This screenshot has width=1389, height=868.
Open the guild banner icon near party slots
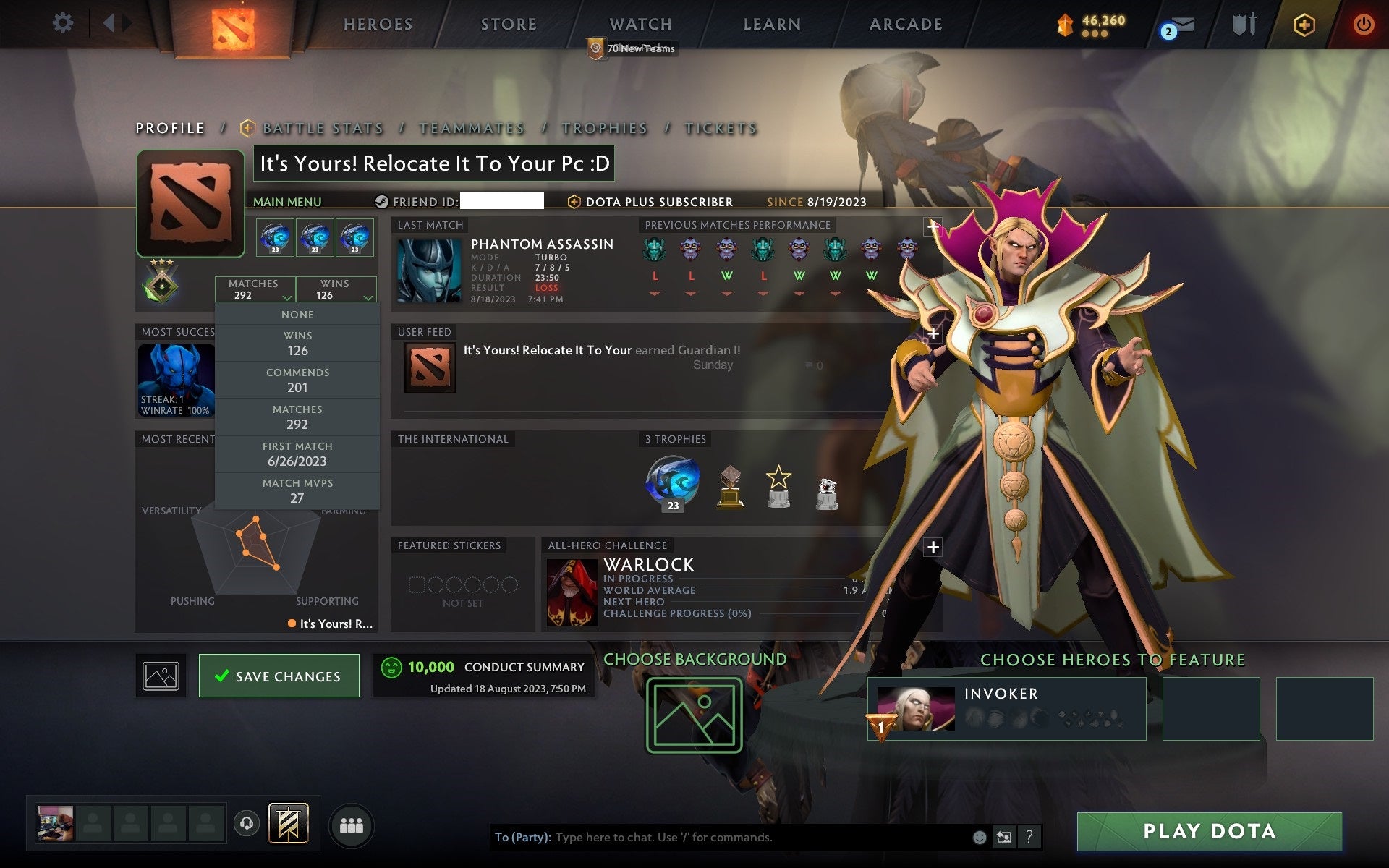[x=290, y=823]
